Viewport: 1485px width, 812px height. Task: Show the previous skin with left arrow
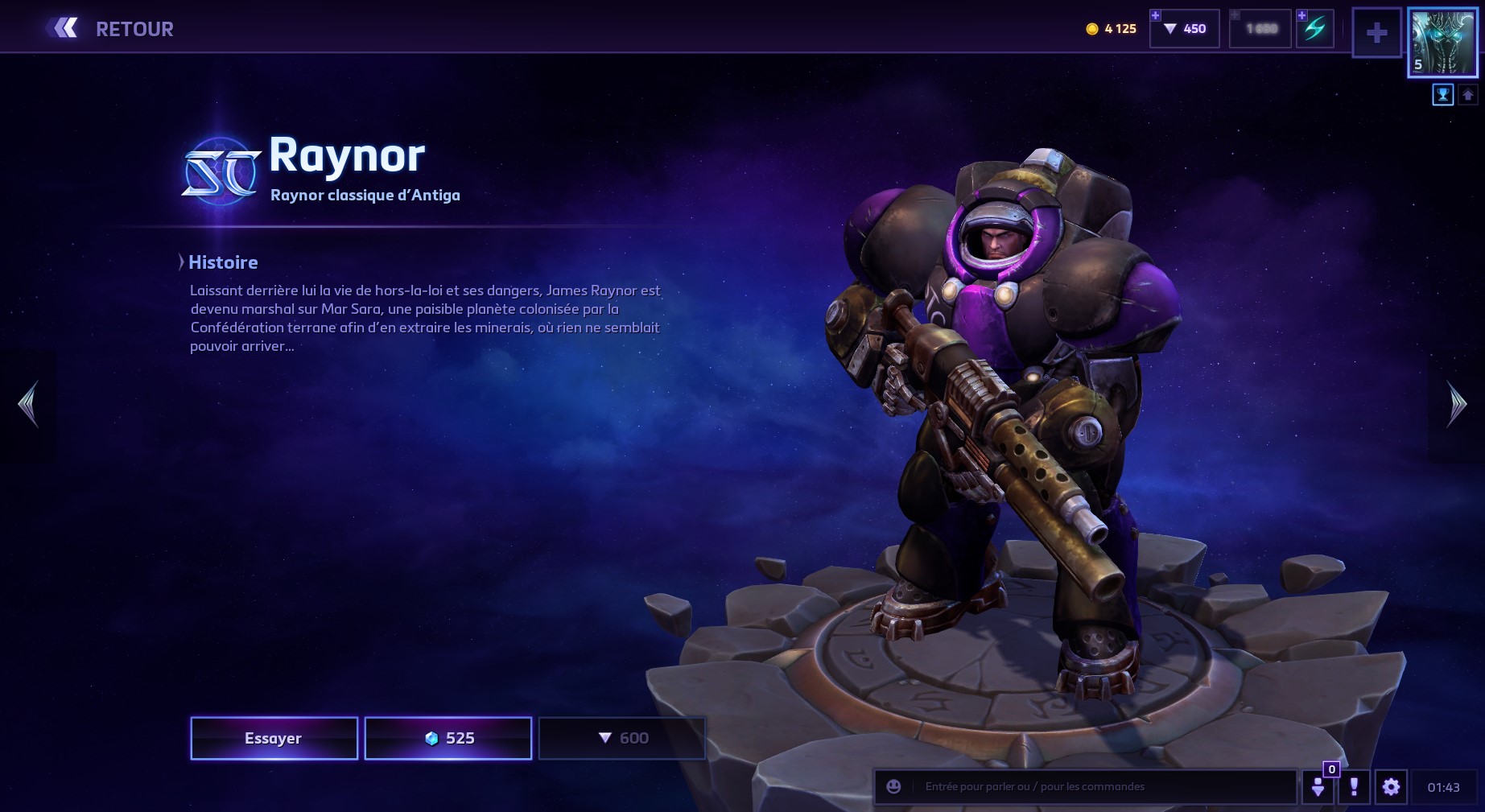tap(28, 404)
